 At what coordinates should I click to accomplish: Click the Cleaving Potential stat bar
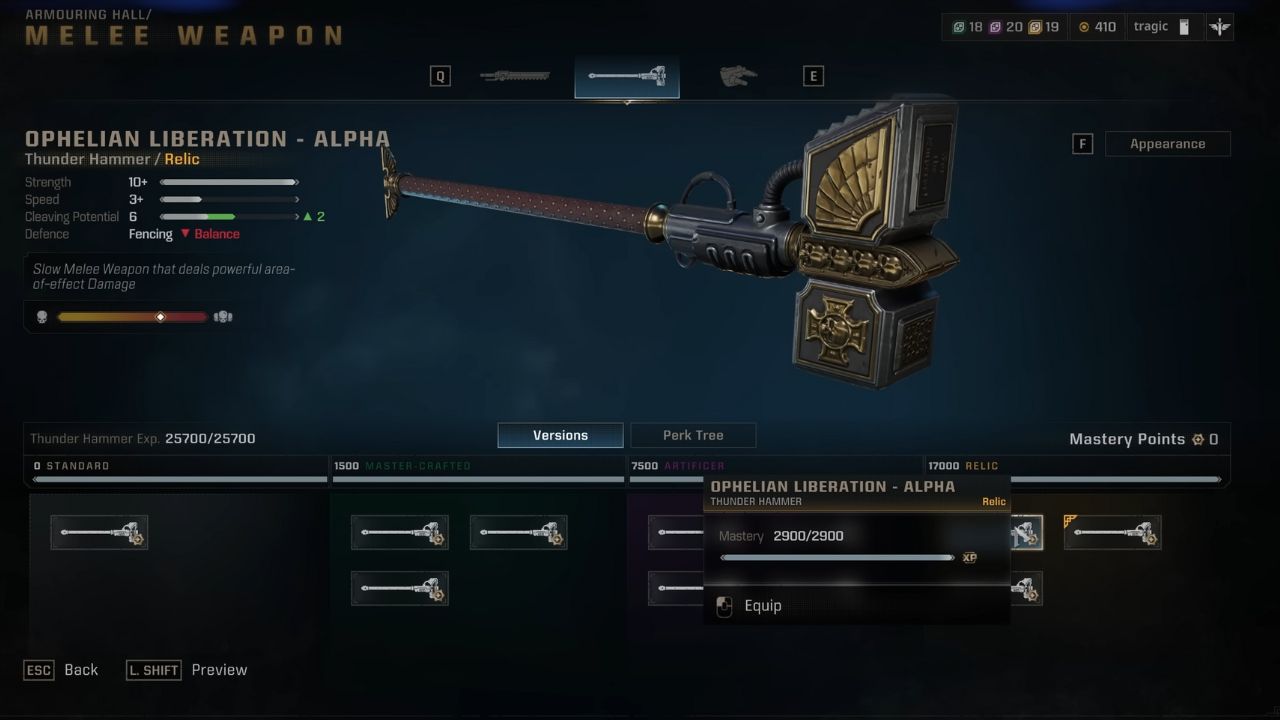[228, 216]
